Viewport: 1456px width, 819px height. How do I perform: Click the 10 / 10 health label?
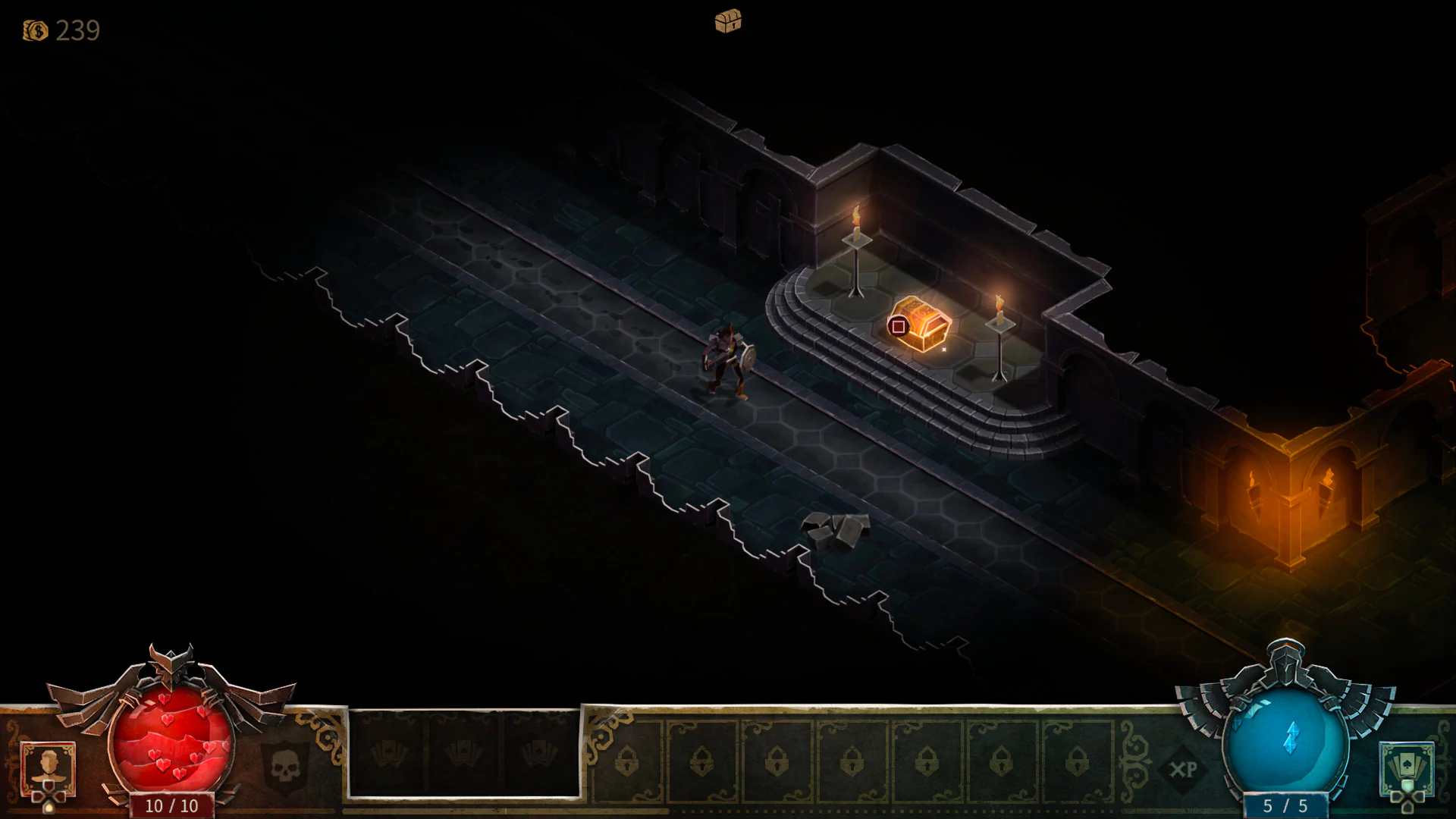172,805
